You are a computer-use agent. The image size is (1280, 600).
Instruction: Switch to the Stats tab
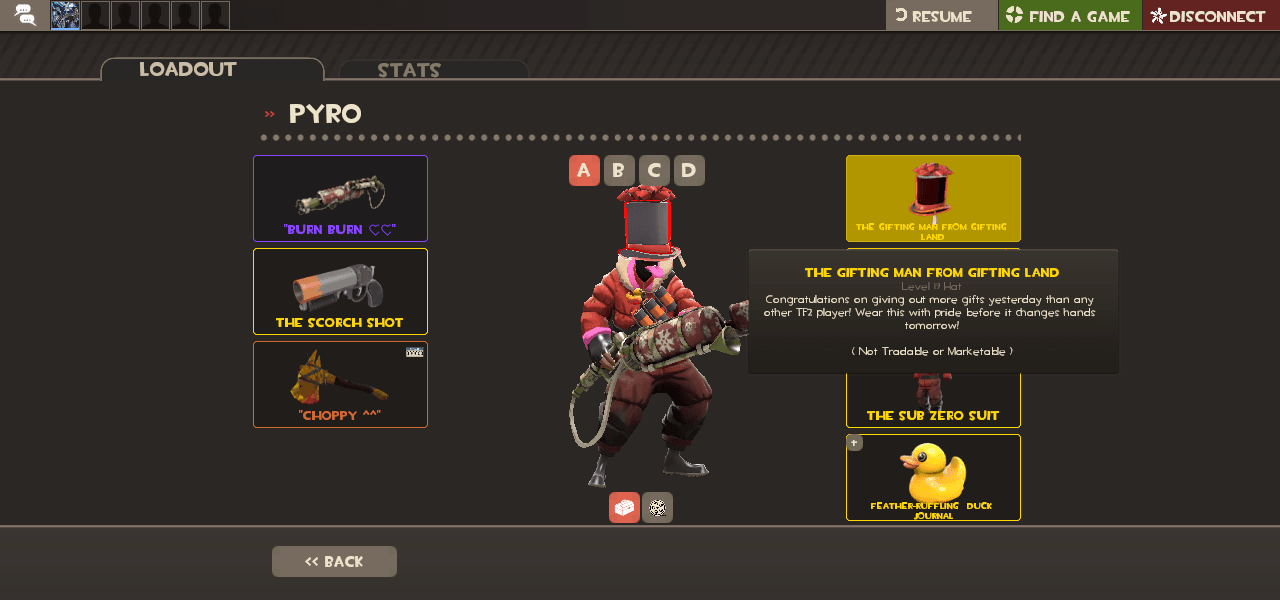pos(433,70)
